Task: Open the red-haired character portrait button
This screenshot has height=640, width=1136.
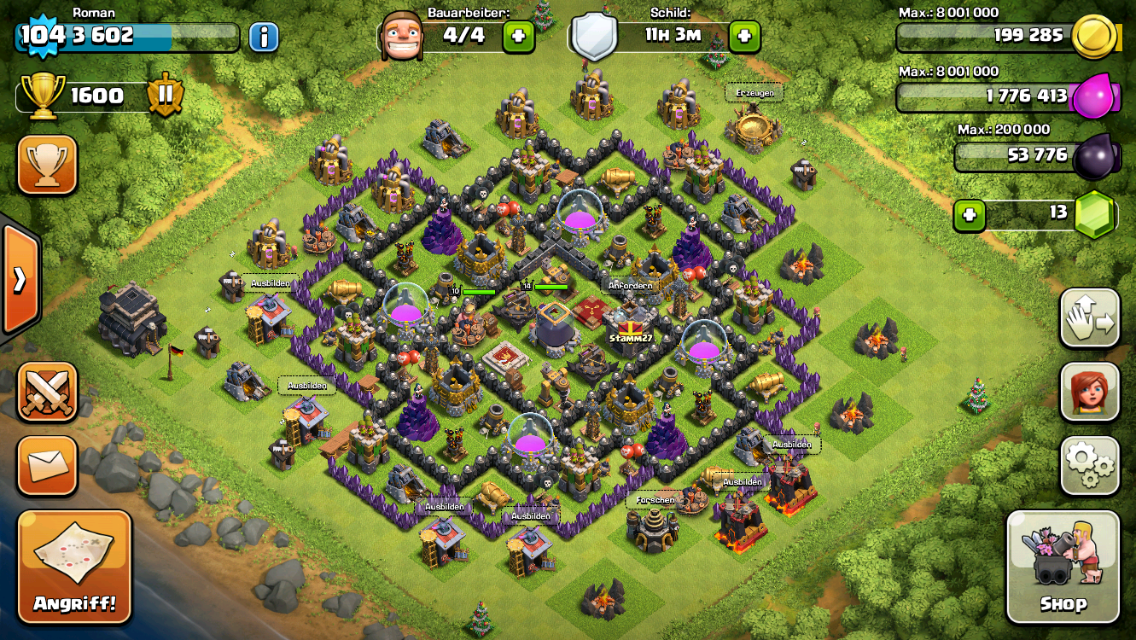Action: click(x=1089, y=391)
